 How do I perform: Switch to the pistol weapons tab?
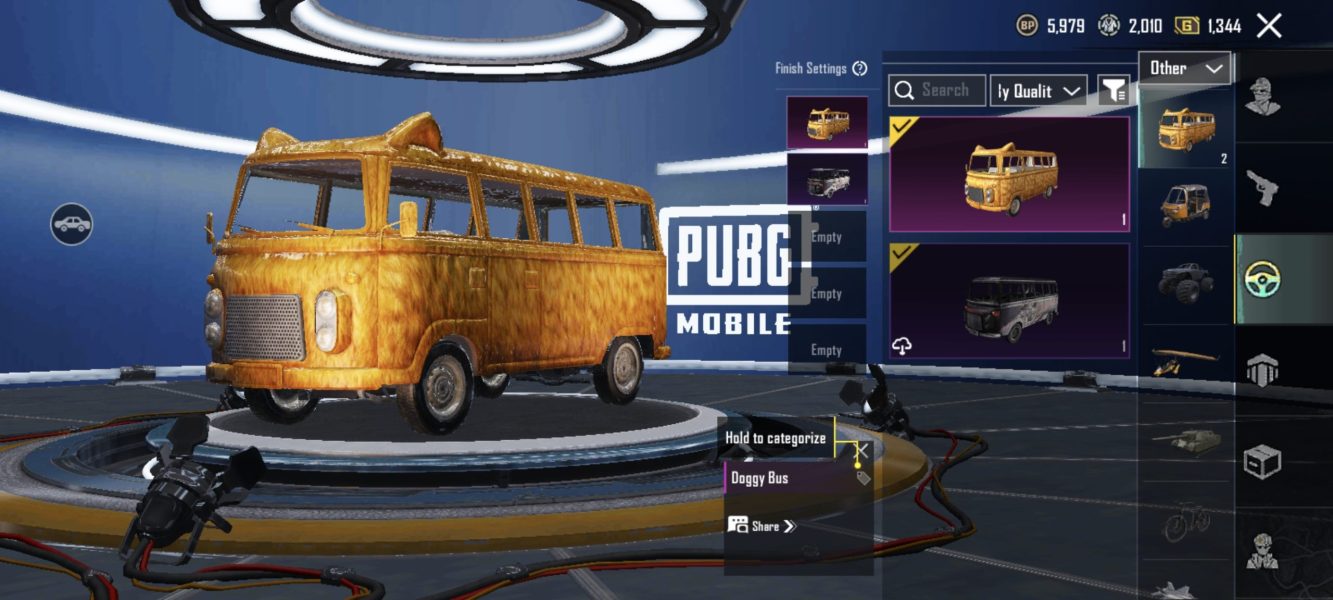tap(1263, 186)
